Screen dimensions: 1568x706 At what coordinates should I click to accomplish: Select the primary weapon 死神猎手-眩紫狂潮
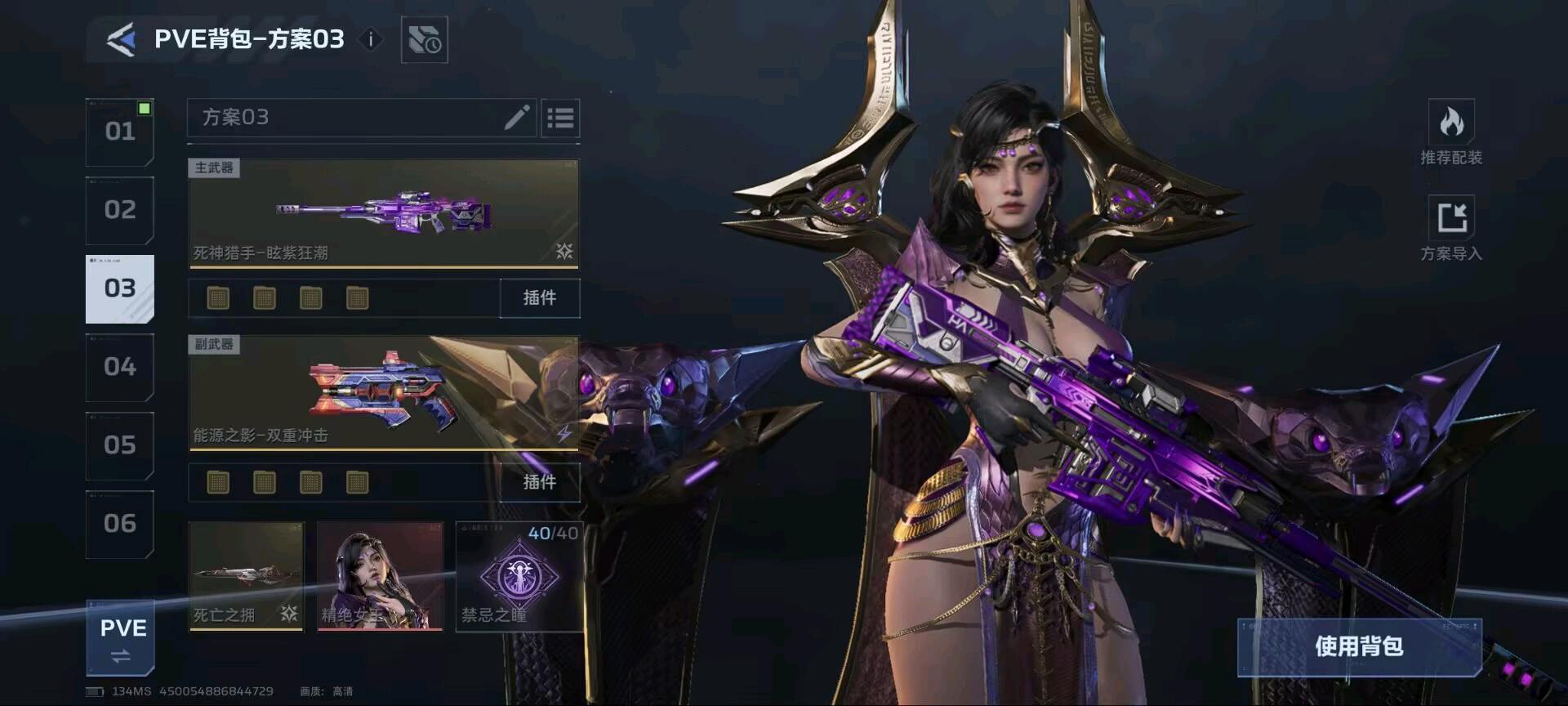tap(383, 213)
